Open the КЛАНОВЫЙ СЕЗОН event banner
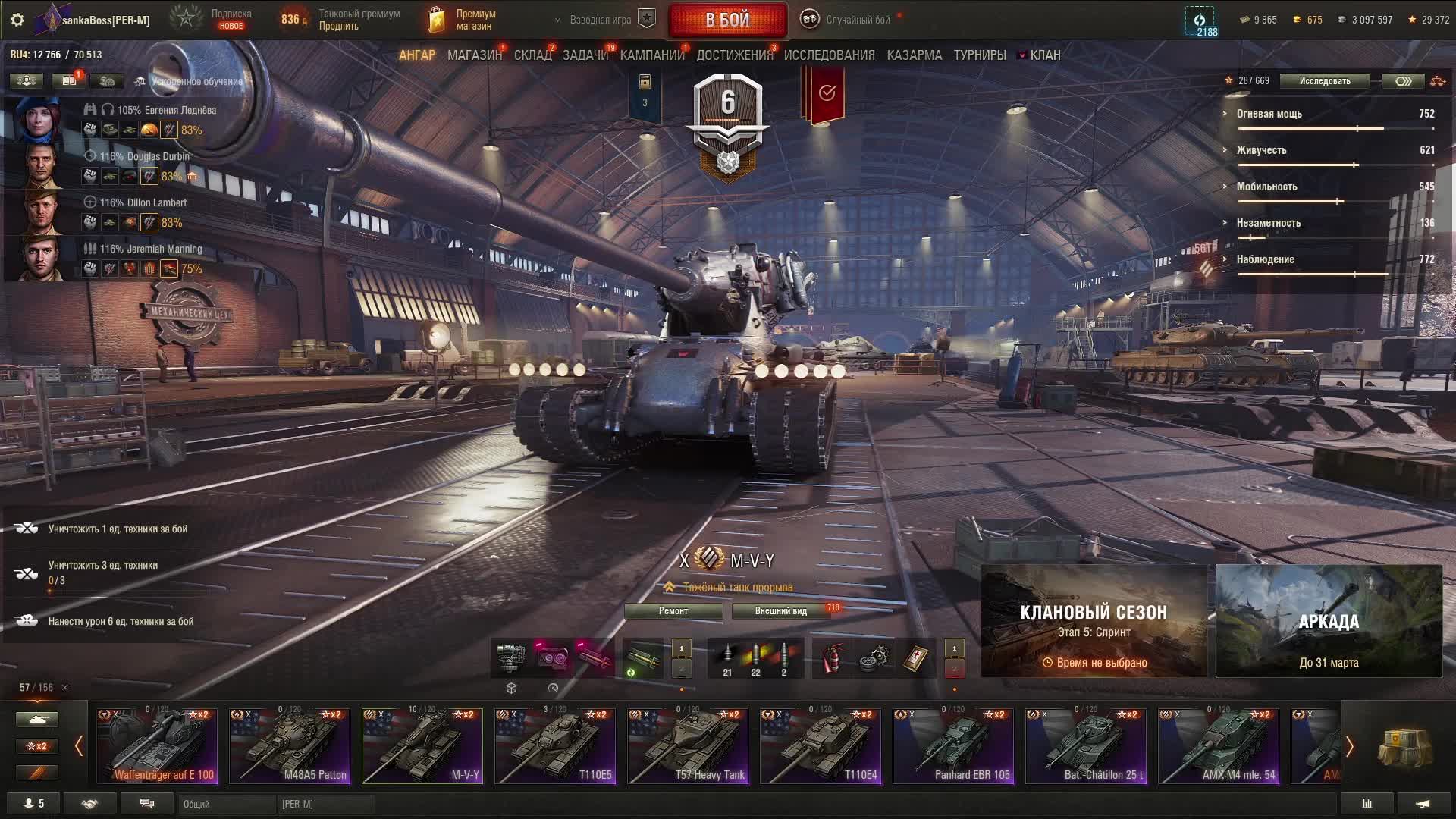This screenshot has width=1456, height=819. pyautogui.click(x=1094, y=621)
